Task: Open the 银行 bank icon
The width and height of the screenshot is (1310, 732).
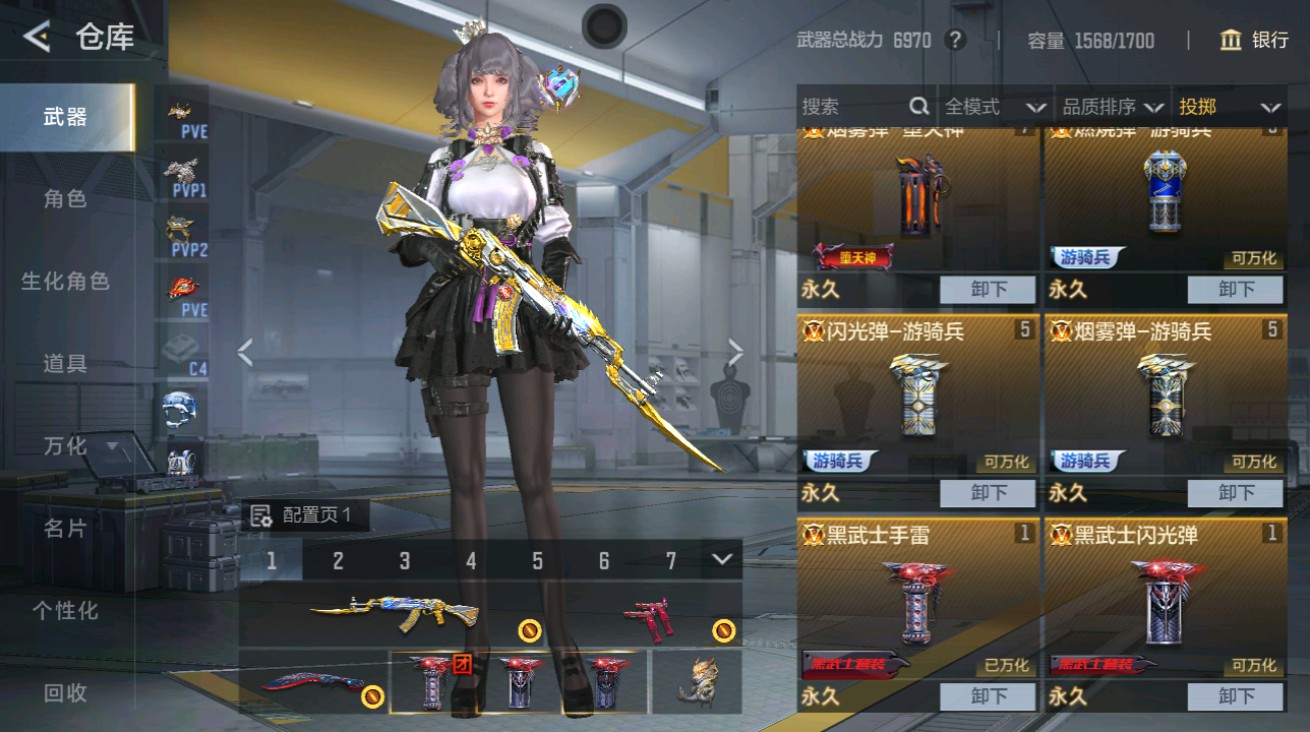Action: point(1234,40)
